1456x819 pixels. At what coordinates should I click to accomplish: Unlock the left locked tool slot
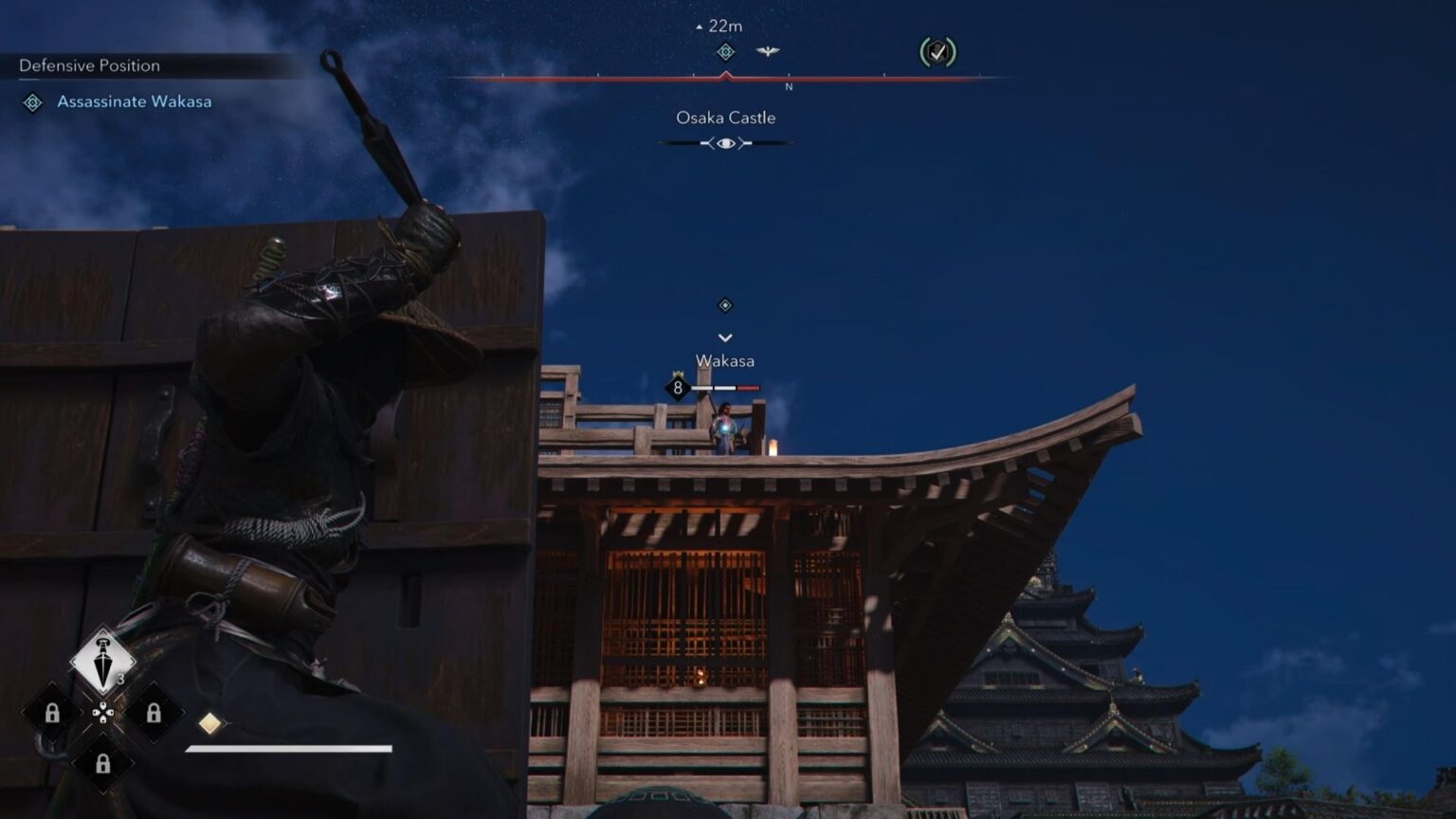click(52, 714)
